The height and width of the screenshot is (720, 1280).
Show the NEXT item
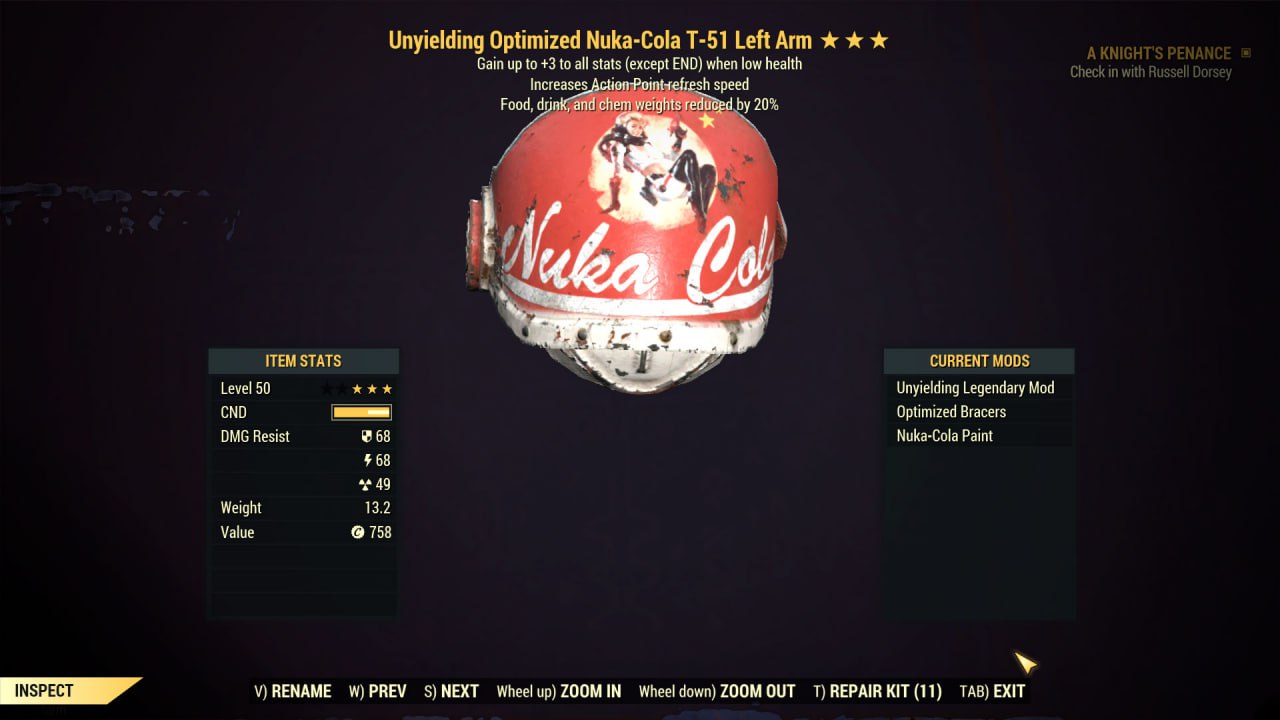[451, 691]
